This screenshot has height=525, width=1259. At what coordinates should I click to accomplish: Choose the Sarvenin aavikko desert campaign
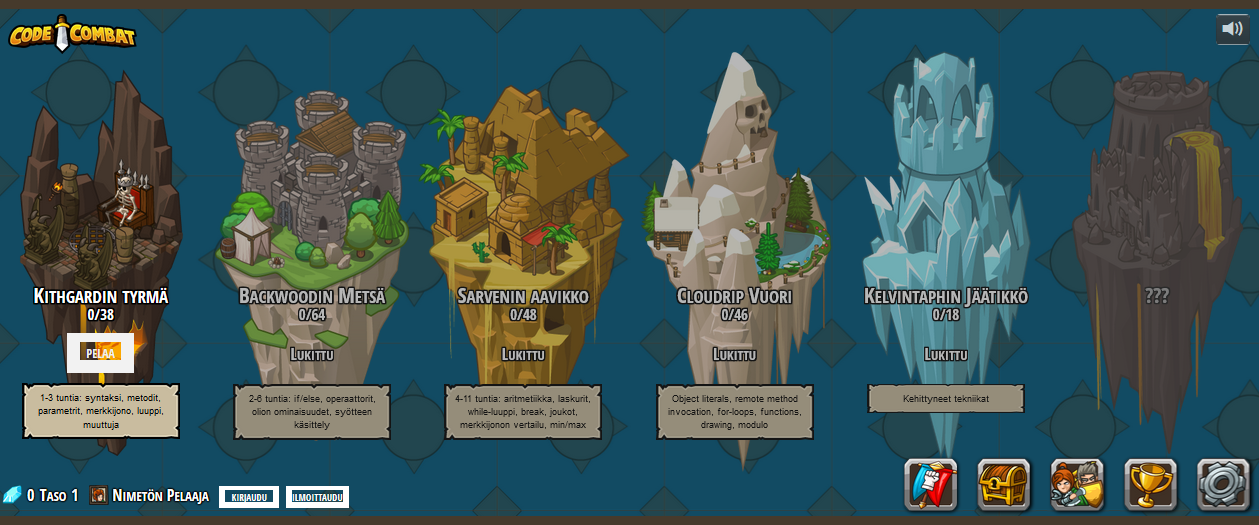523,200
